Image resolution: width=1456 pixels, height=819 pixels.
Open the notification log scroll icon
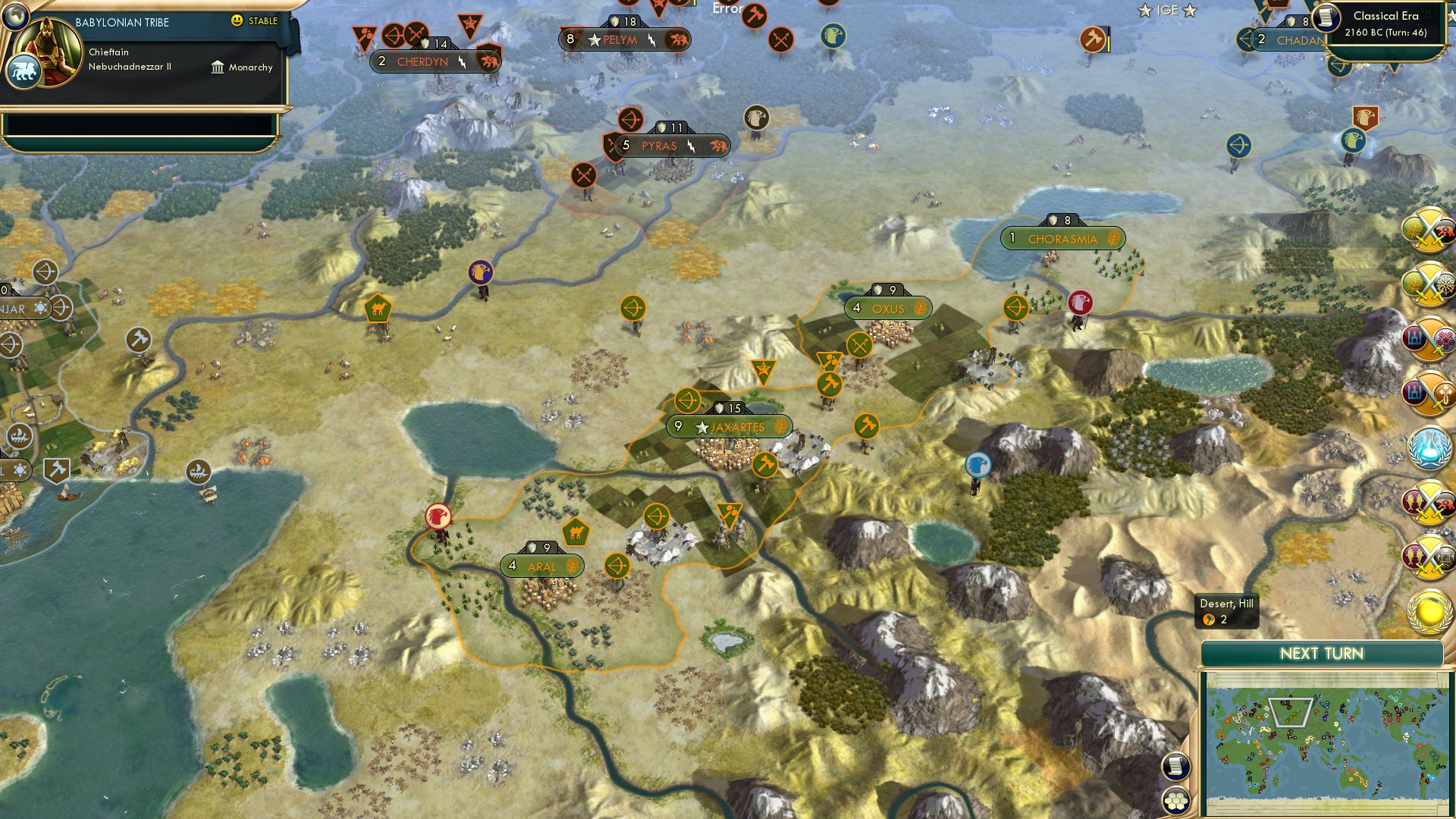pos(1175,766)
